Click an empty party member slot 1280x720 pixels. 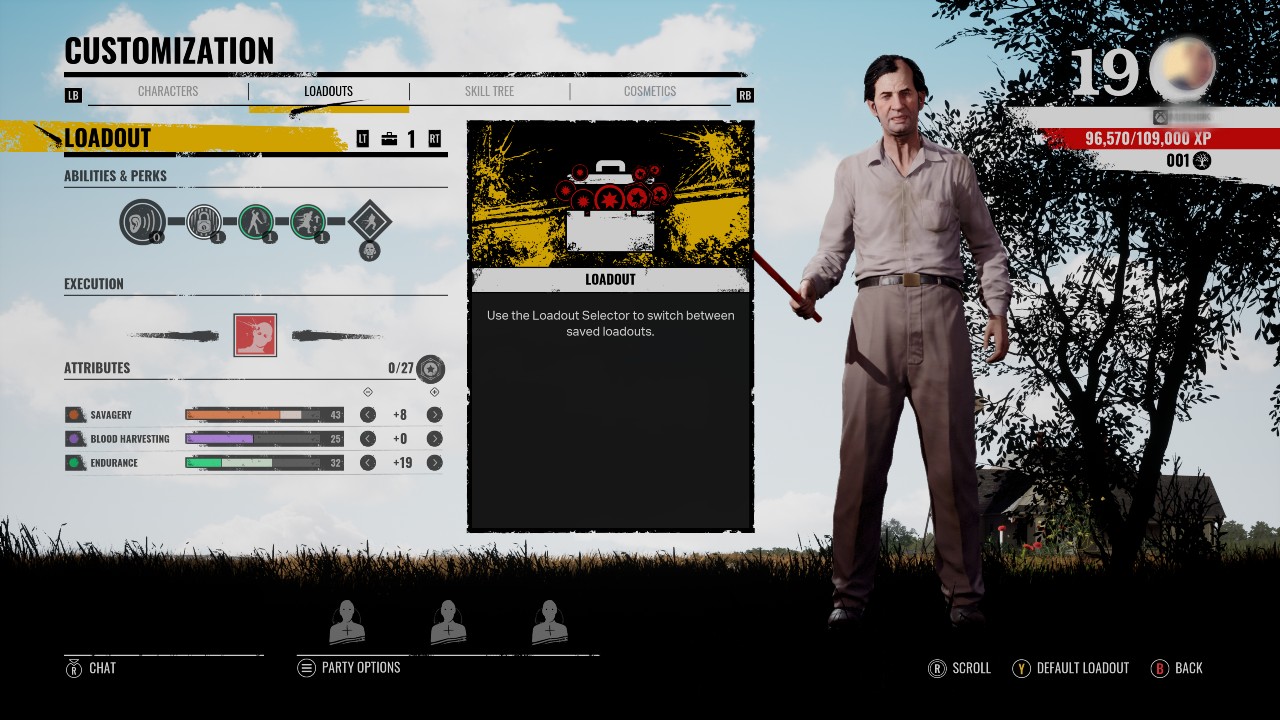click(x=348, y=620)
